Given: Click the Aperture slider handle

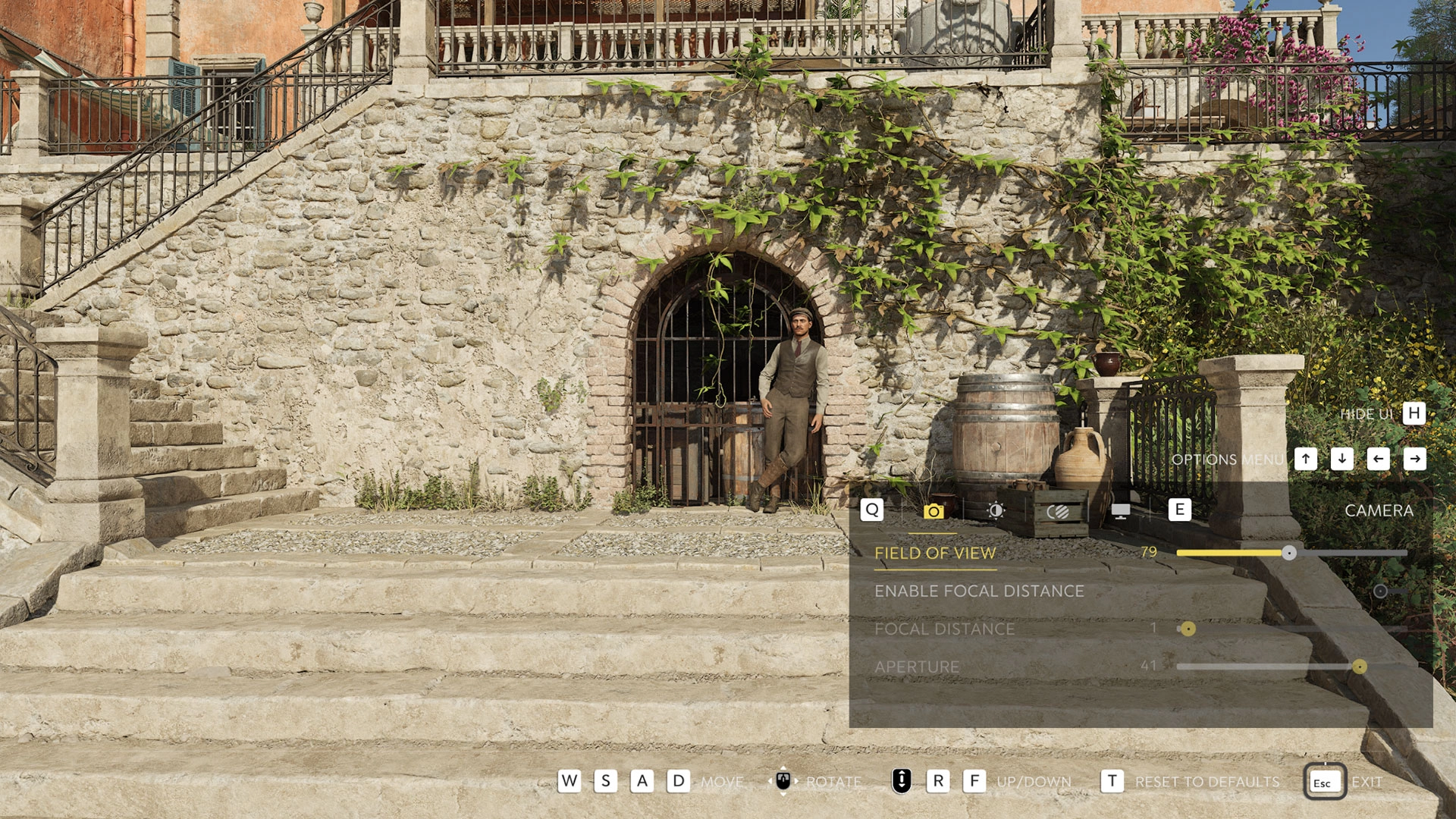Looking at the screenshot, I should tap(1361, 667).
